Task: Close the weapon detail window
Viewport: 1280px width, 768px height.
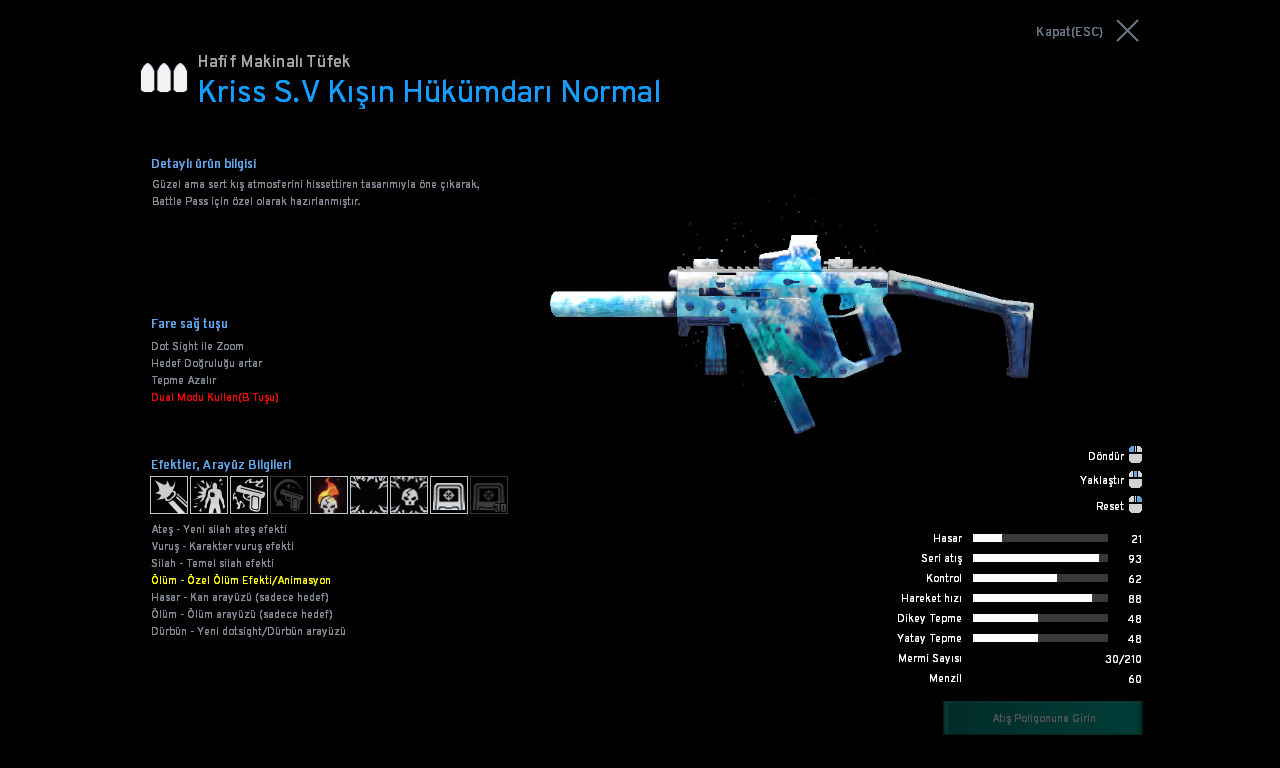Action: point(1127,31)
